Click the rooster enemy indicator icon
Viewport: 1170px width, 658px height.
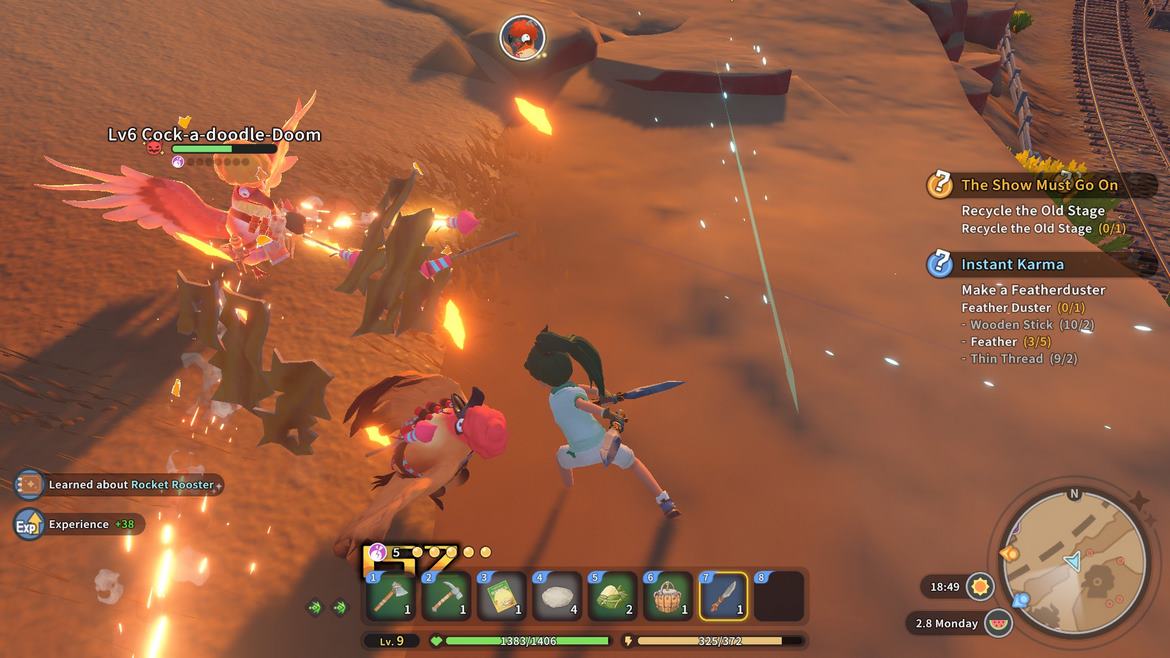tap(522, 38)
